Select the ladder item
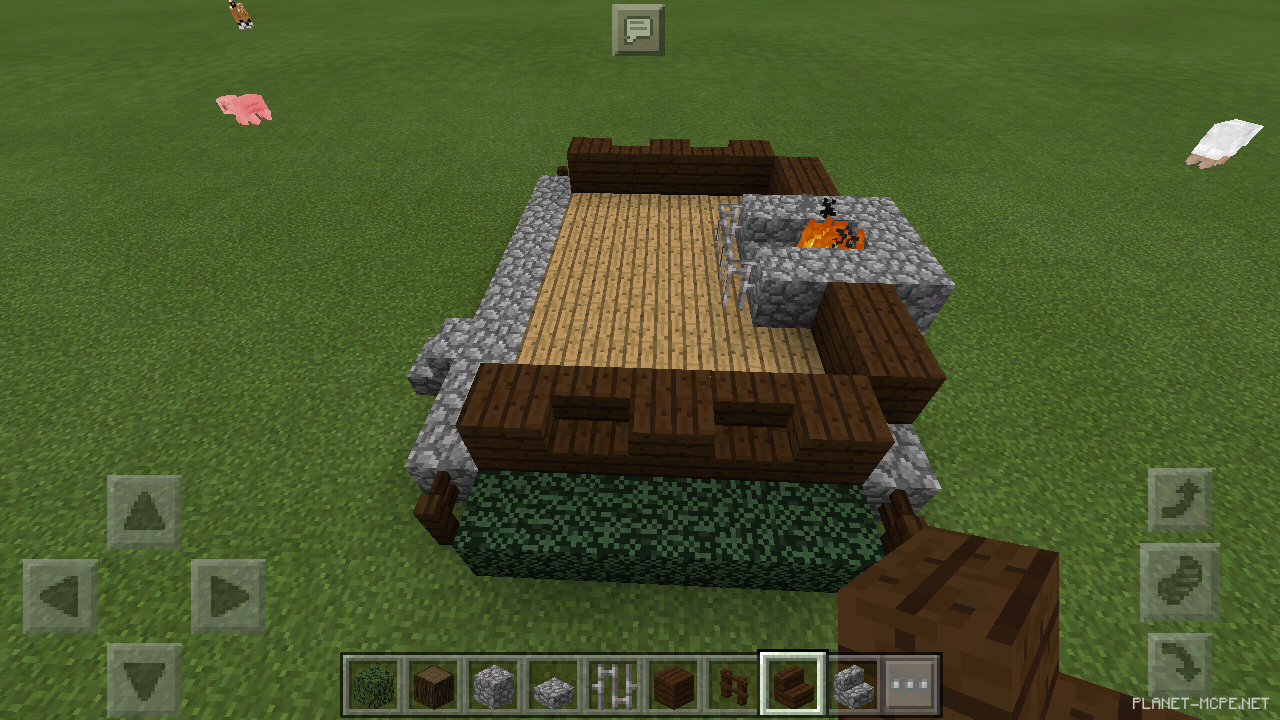This screenshot has height=720, width=1280. (613, 683)
